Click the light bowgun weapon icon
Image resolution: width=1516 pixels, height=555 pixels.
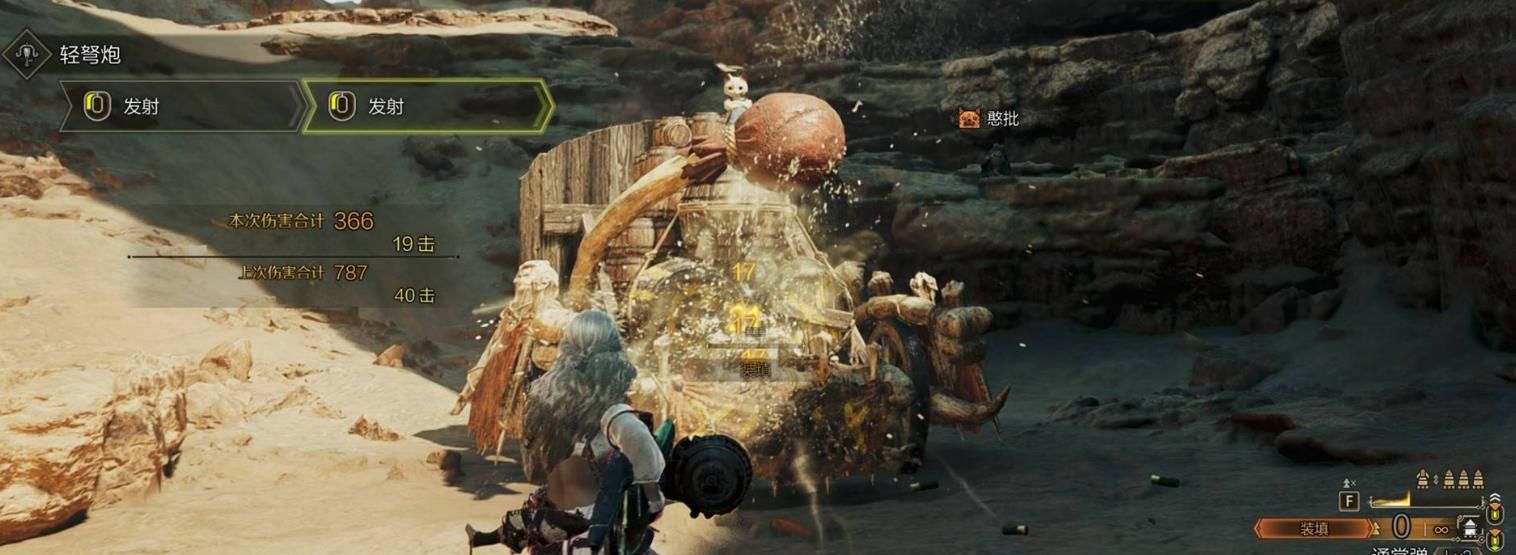(27, 53)
